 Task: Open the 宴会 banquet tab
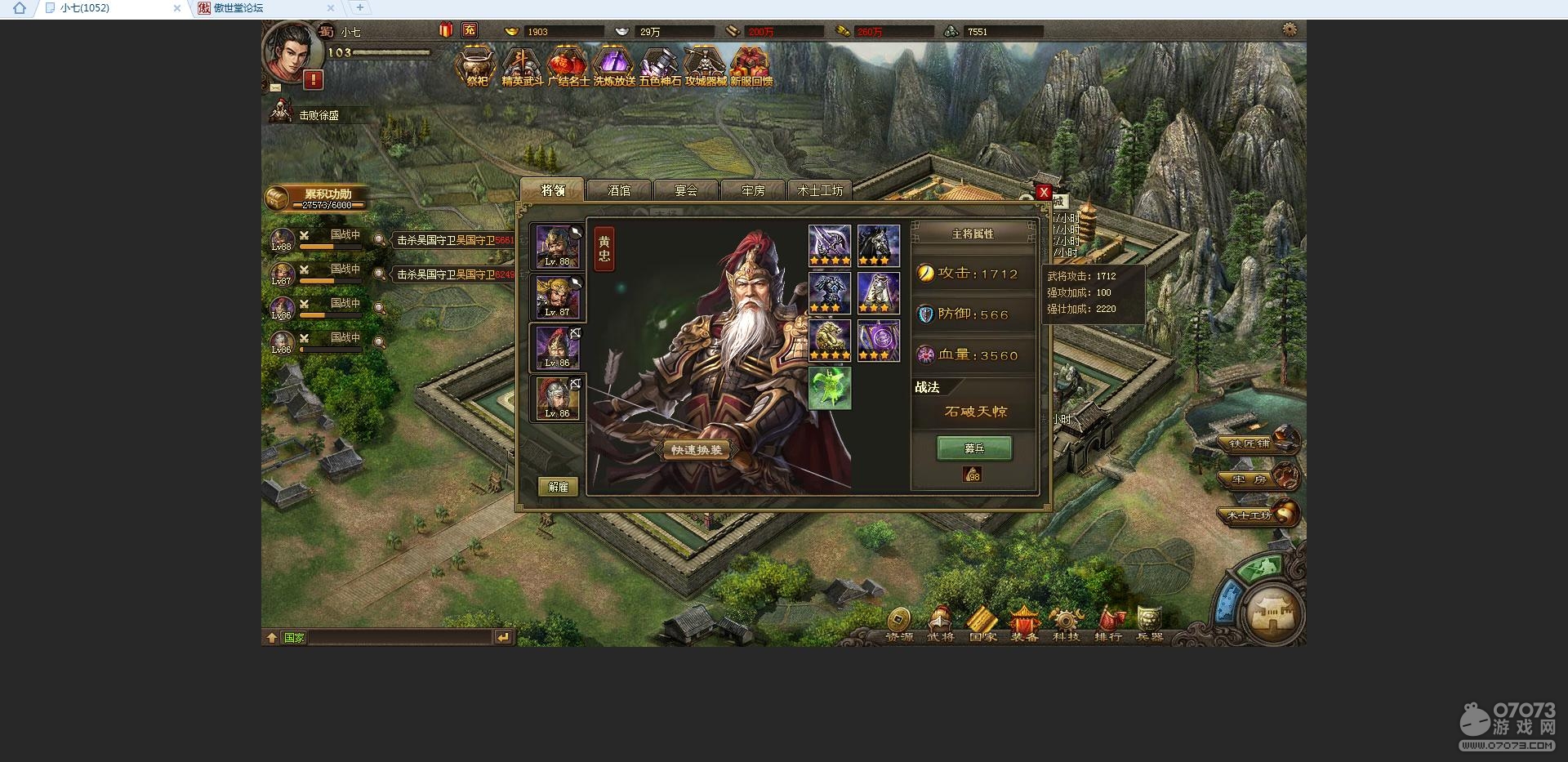[686, 190]
